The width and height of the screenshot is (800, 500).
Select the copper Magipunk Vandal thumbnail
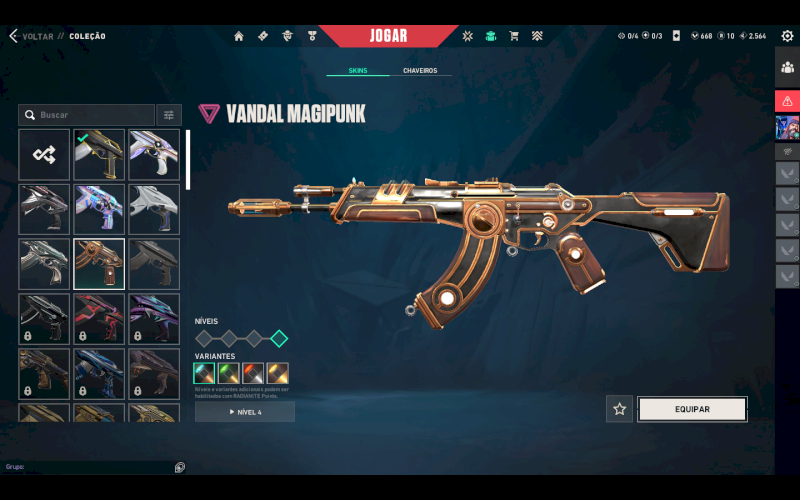99,263
